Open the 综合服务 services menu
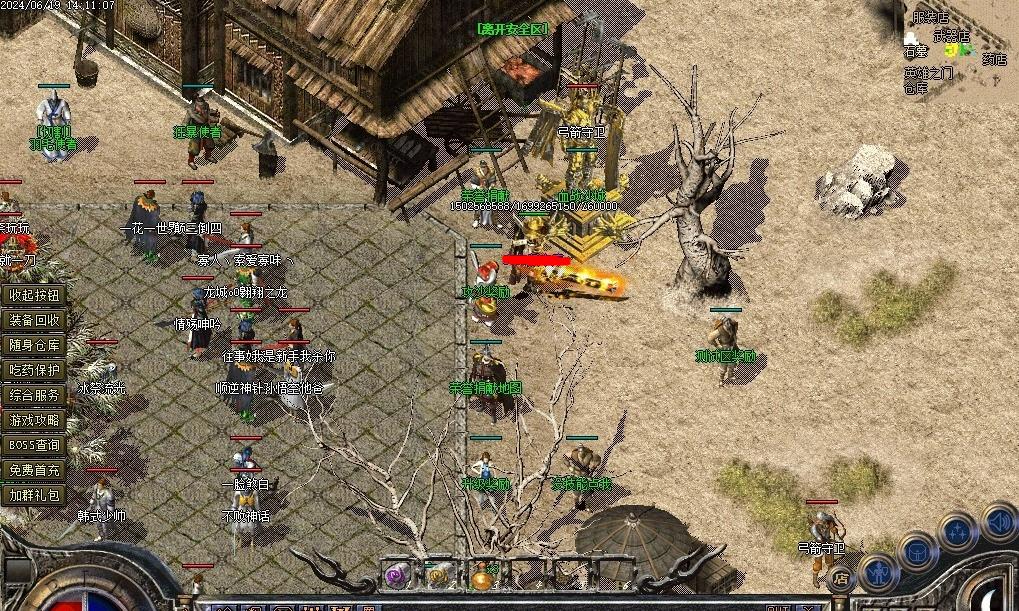This screenshot has width=1019, height=611. click(x=35, y=395)
